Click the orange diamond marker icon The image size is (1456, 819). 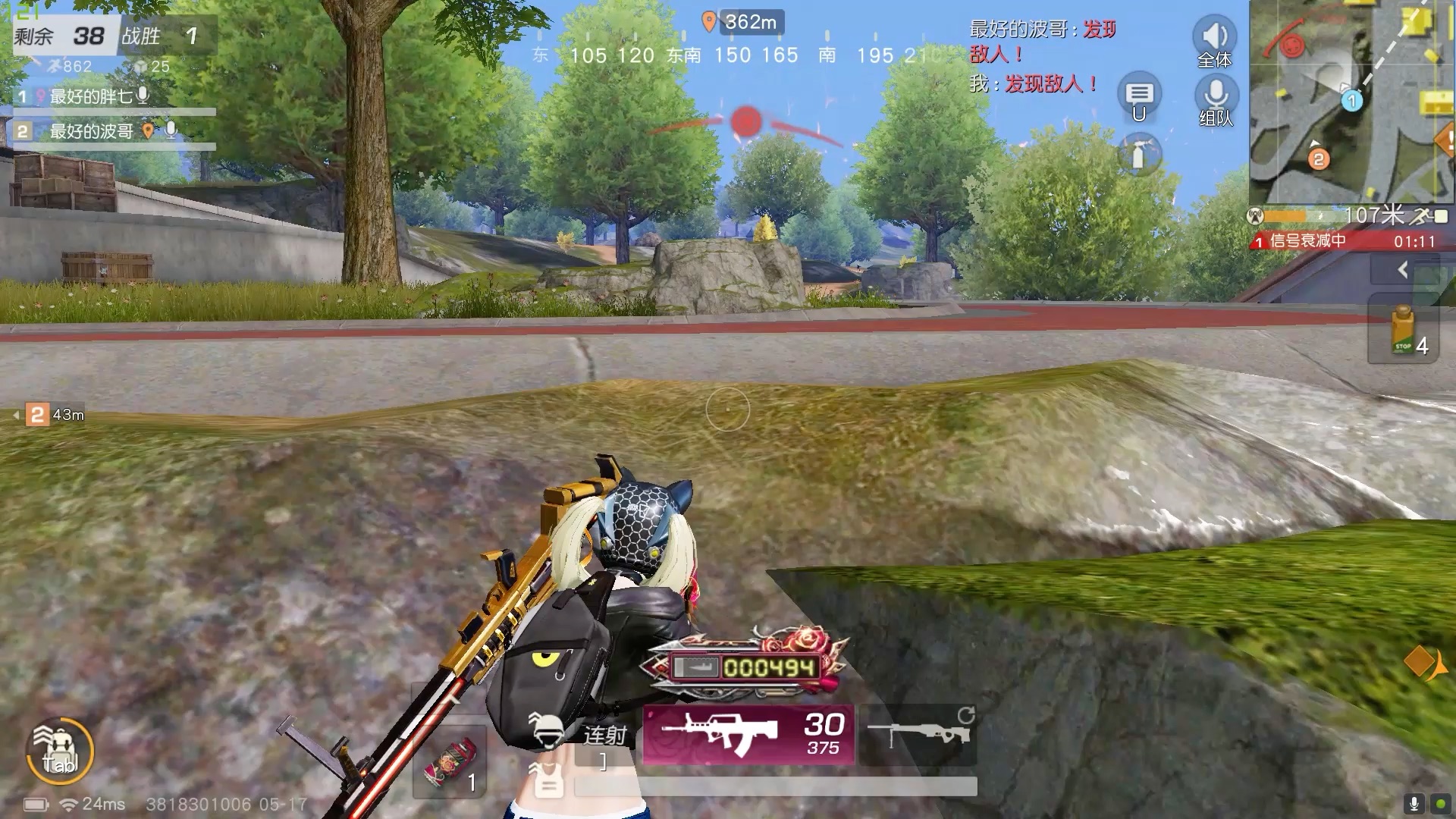pyautogui.click(x=1420, y=662)
